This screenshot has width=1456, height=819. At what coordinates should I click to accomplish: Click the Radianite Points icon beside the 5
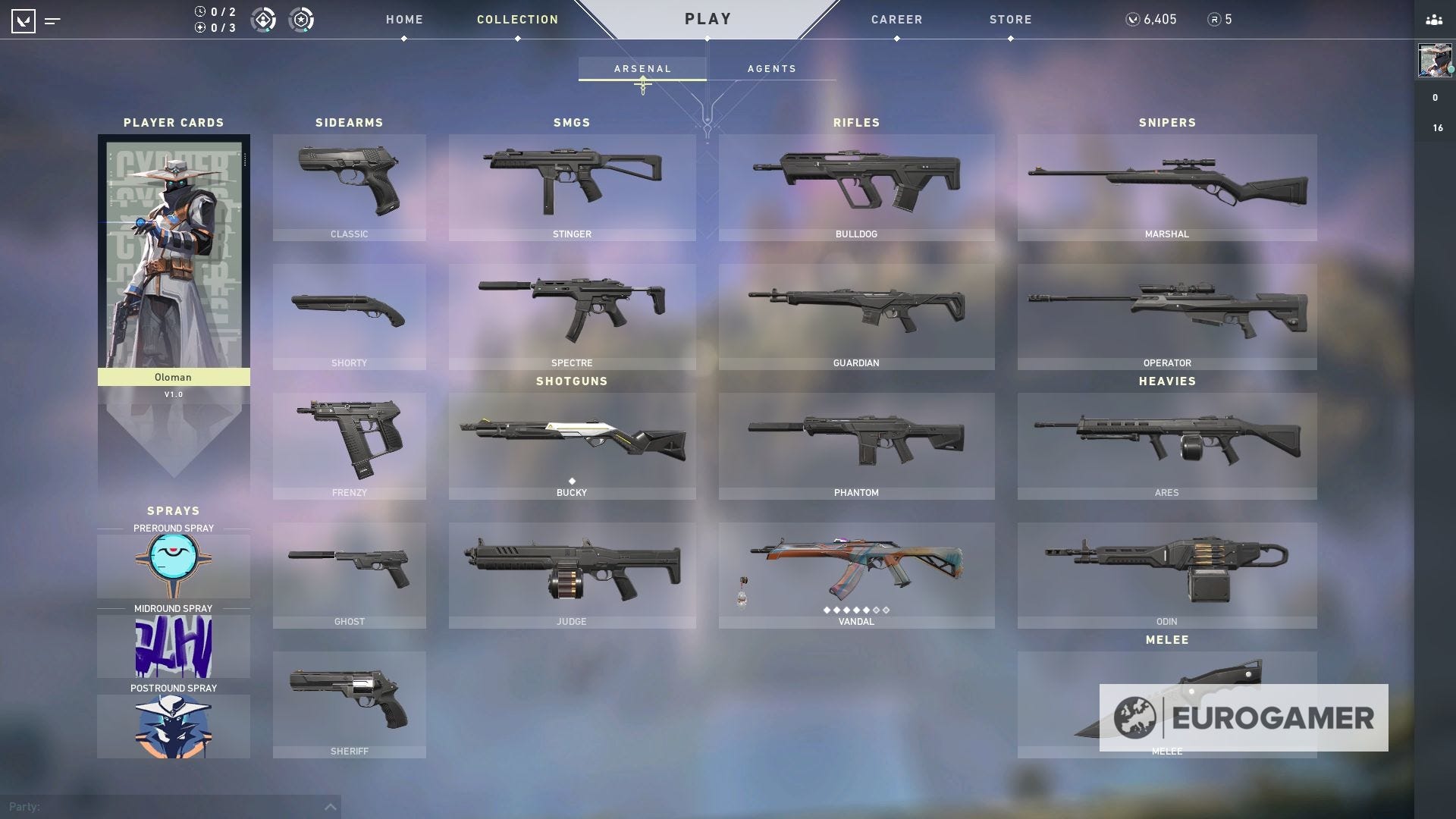click(1212, 20)
